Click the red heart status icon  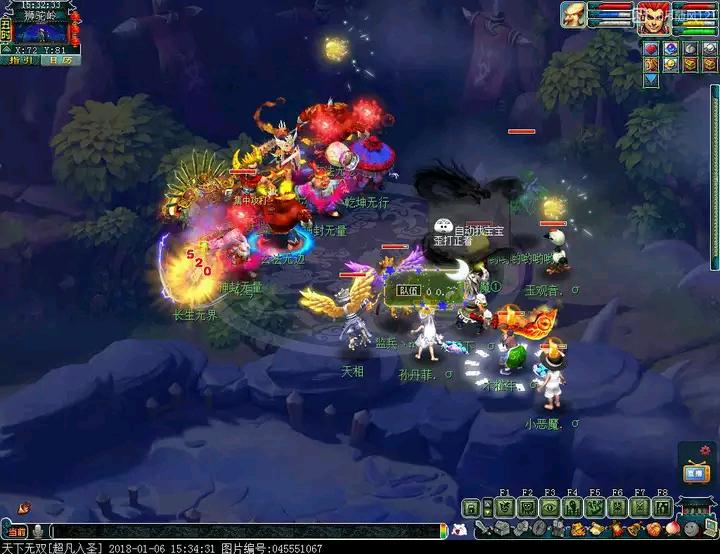[650, 48]
